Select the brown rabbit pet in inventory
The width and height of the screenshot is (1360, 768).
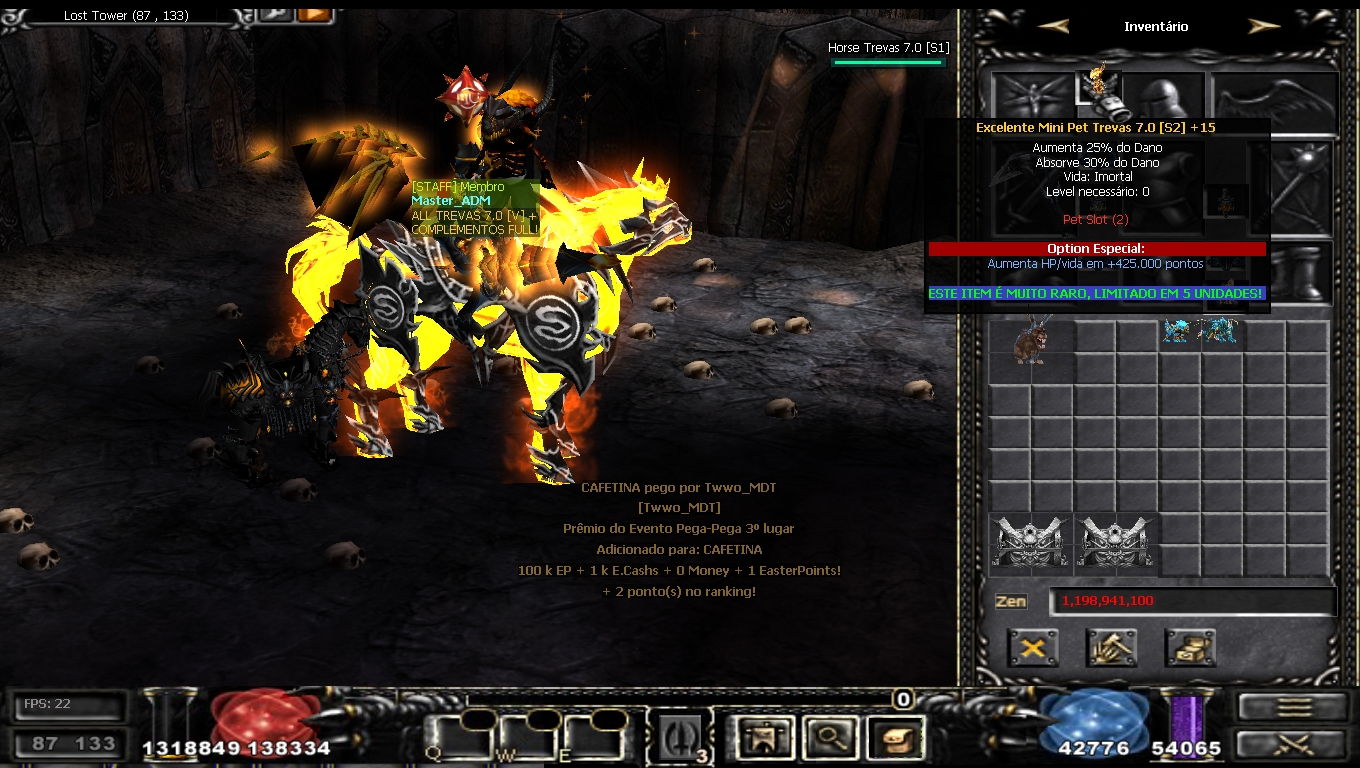[1031, 342]
